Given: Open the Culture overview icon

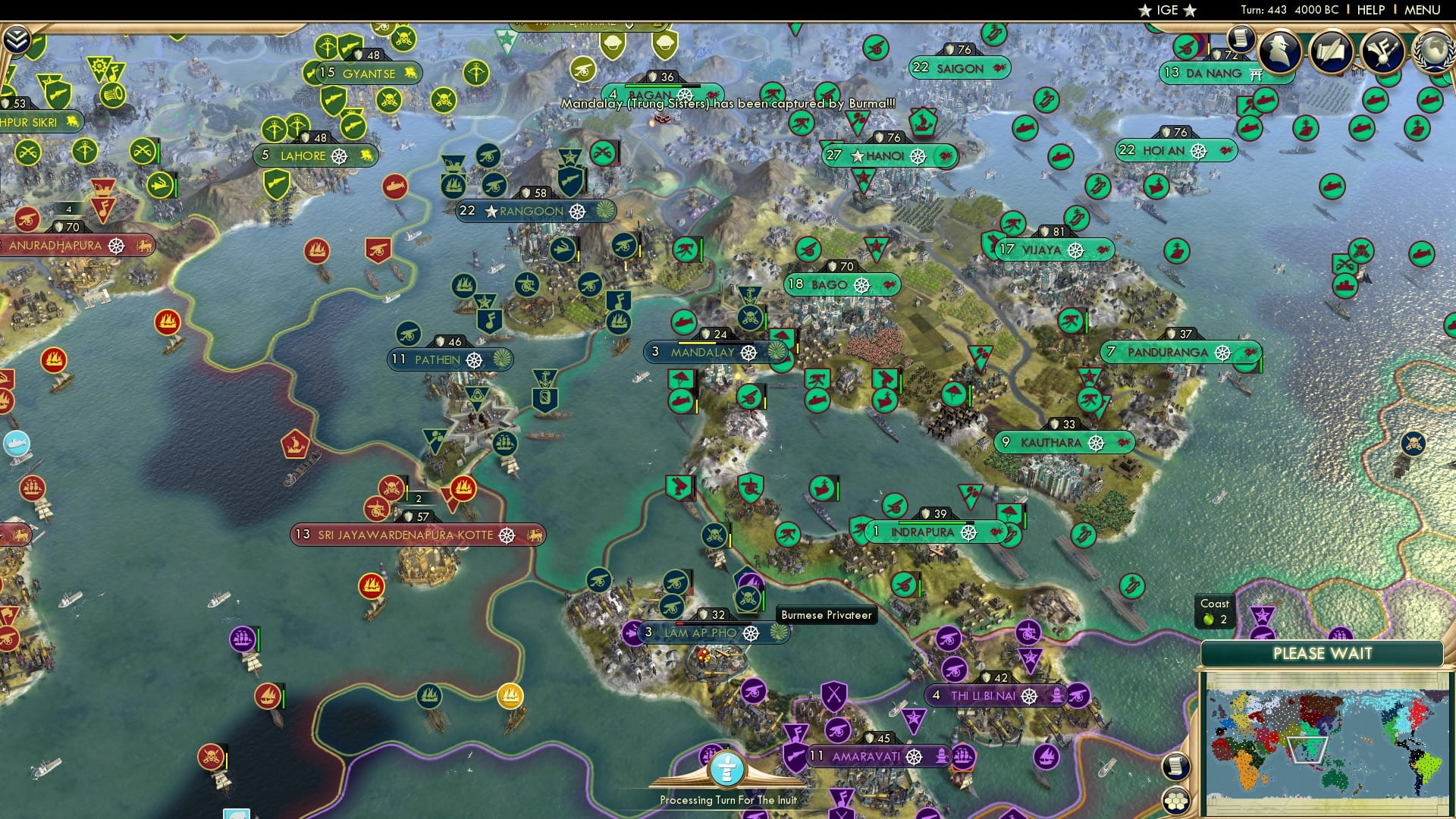Looking at the screenshot, I should [x=1385, y=51].
